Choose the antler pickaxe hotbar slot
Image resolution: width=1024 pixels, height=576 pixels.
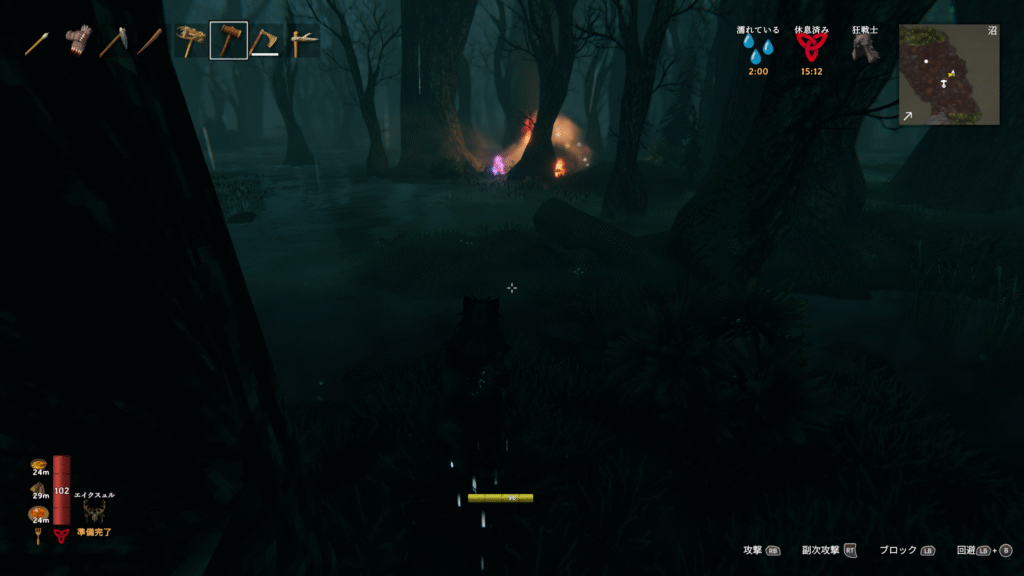[x=303, y=41]
